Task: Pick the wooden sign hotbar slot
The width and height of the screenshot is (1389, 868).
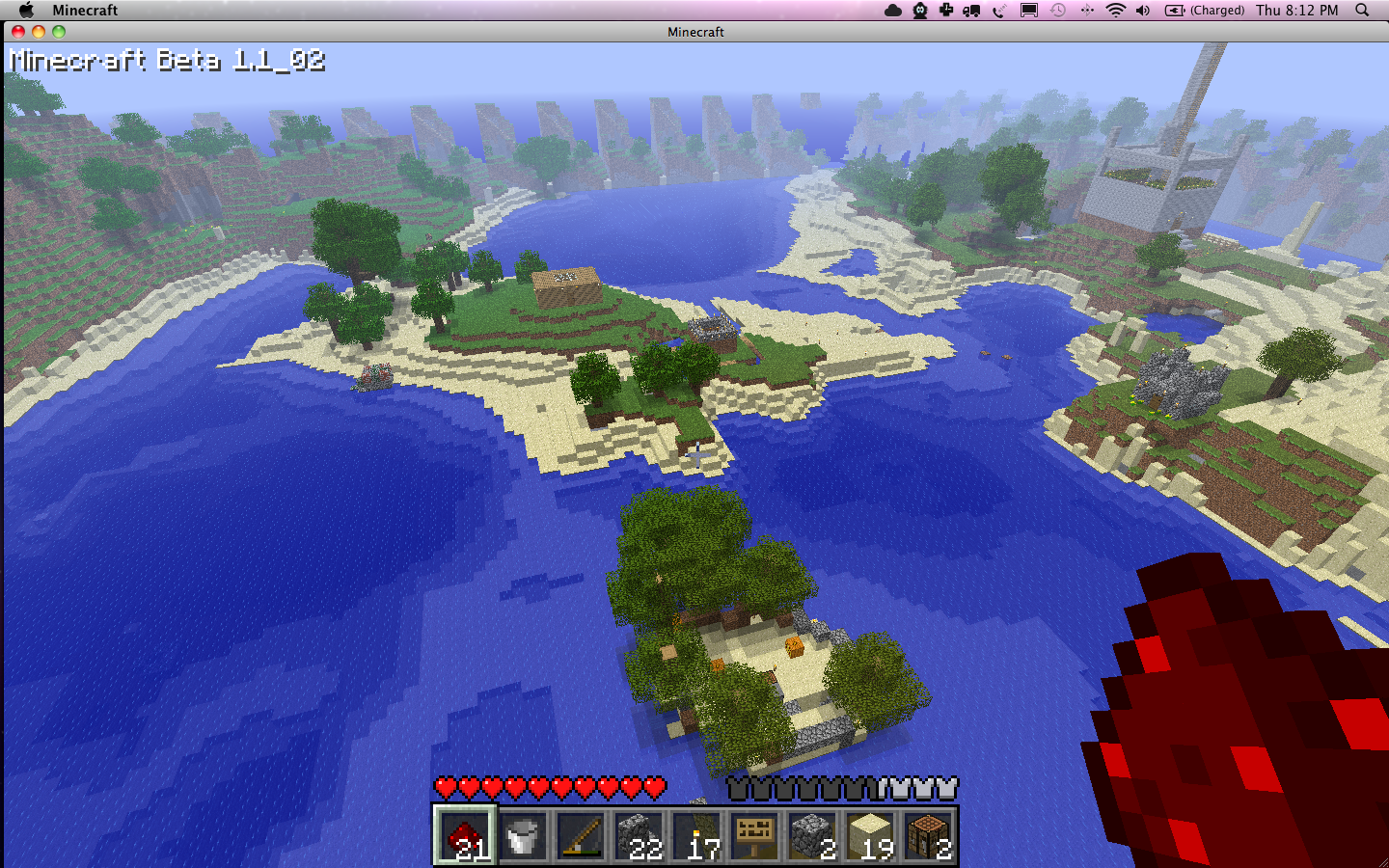Action: pyautogui.click(x=754, y=835)
